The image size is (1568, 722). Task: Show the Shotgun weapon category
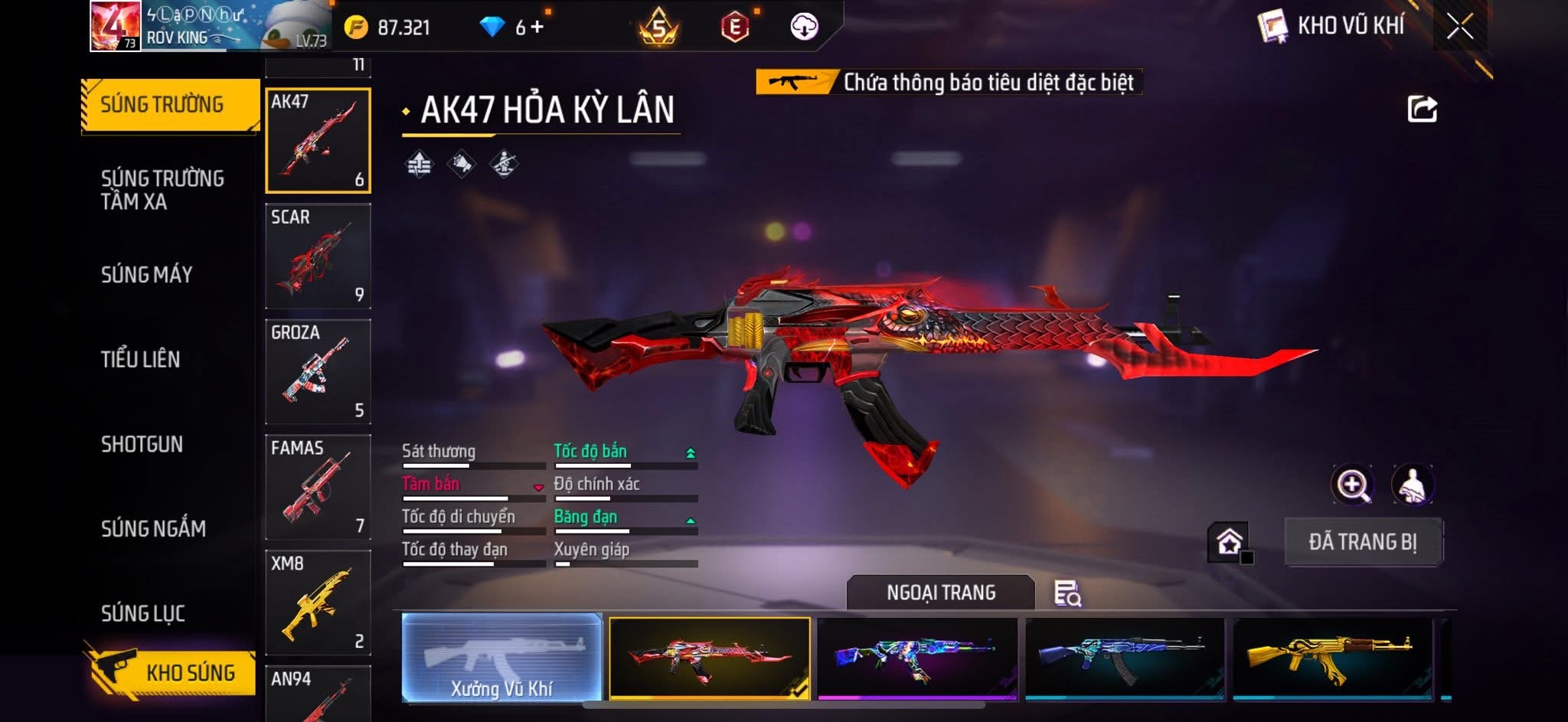(142, 444)
